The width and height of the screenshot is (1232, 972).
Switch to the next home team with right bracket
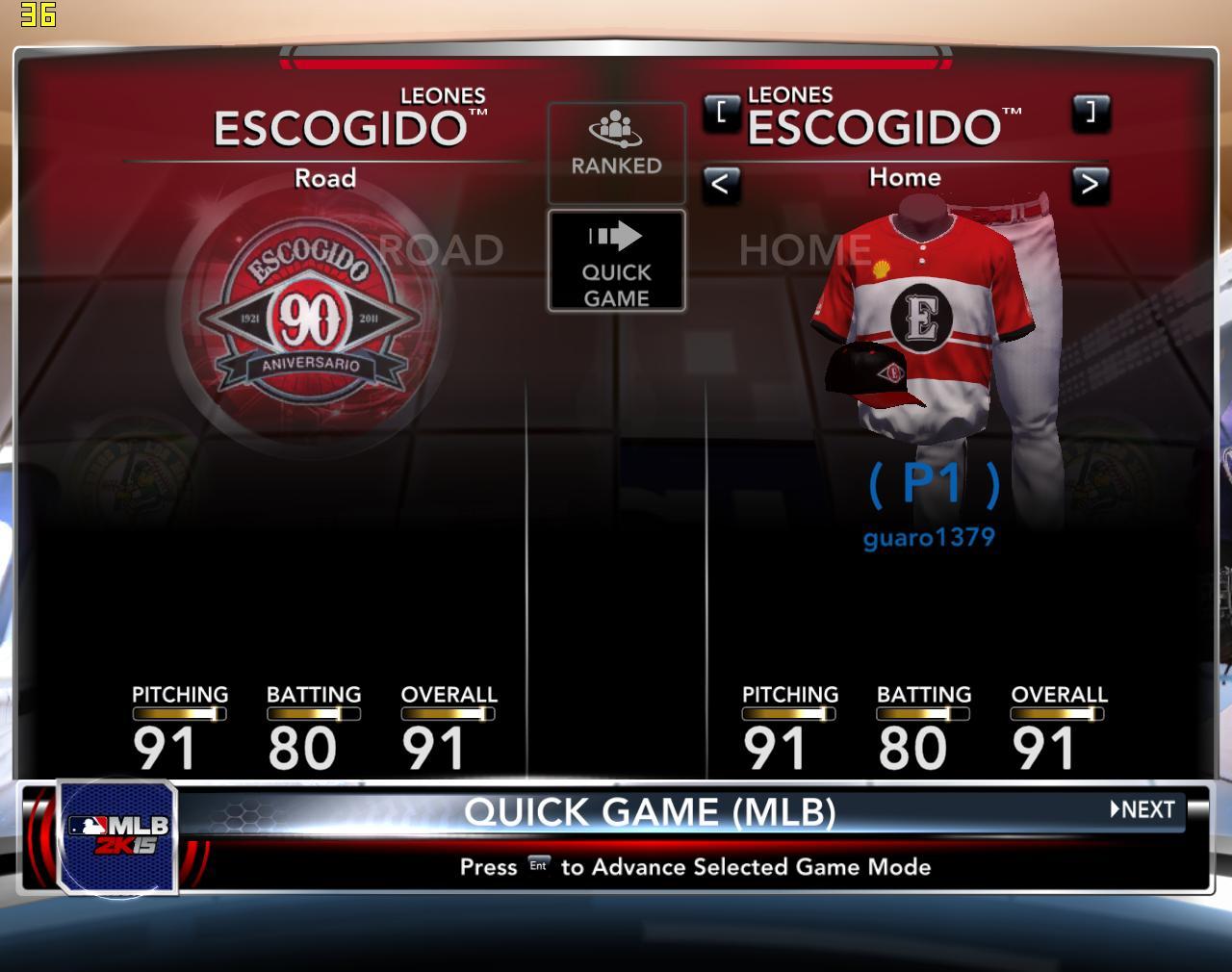pos(1091,113)
